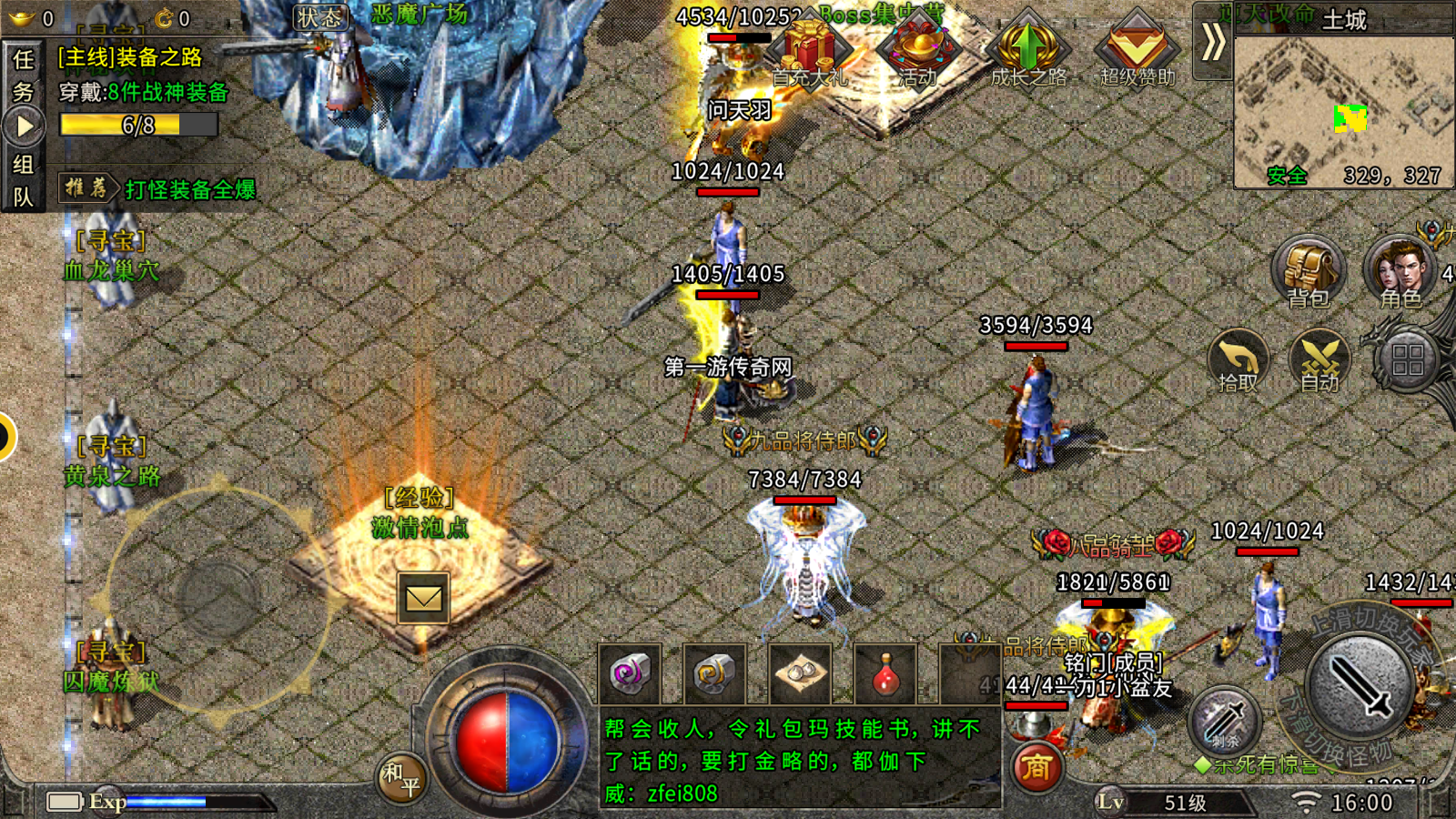Toggle 自动 auto-combat
1456x819 pixels.
pyautogui.click(x=1319, y=361)
